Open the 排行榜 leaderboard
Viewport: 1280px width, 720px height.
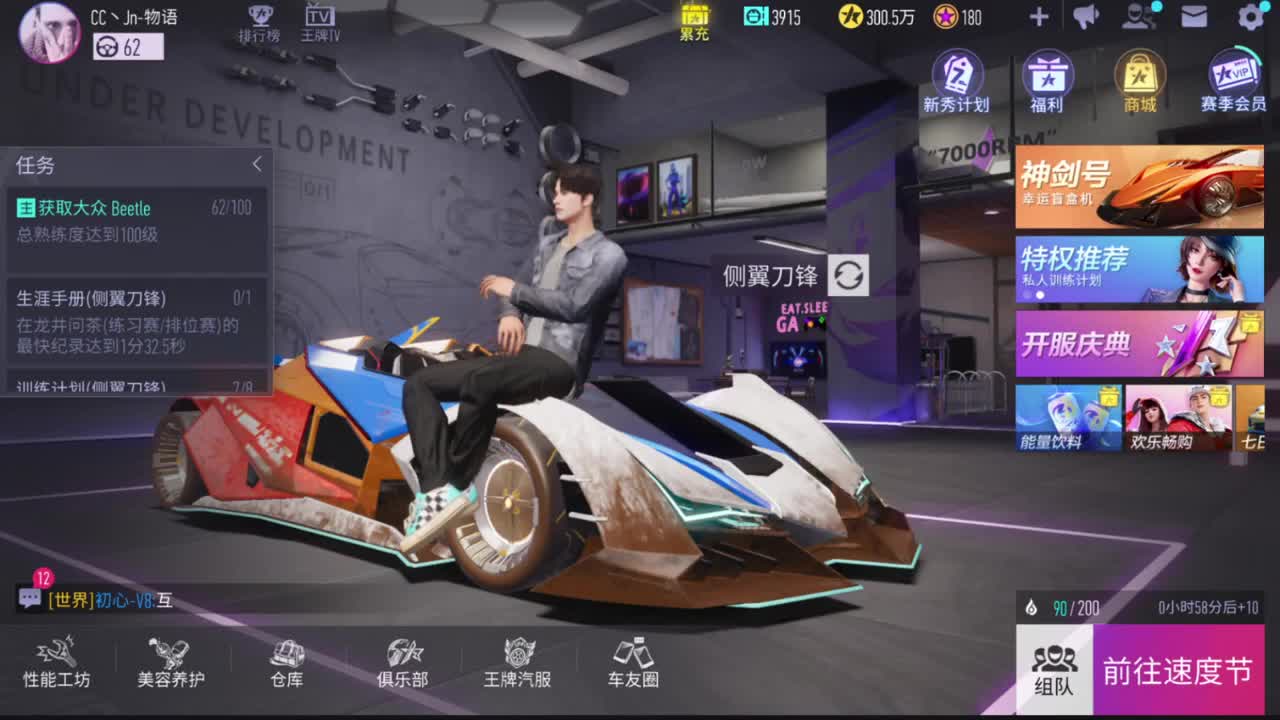(259, 23)
